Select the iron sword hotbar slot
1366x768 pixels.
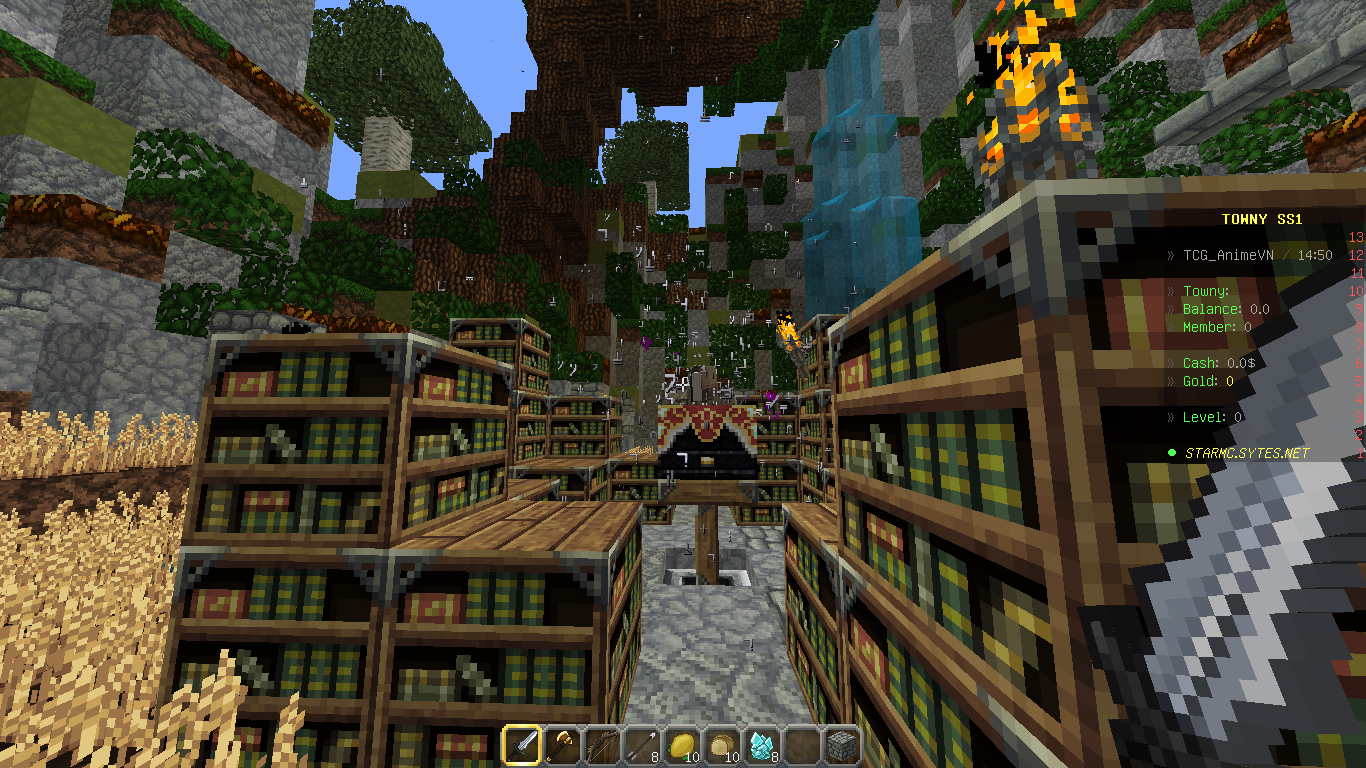(522, 746)
